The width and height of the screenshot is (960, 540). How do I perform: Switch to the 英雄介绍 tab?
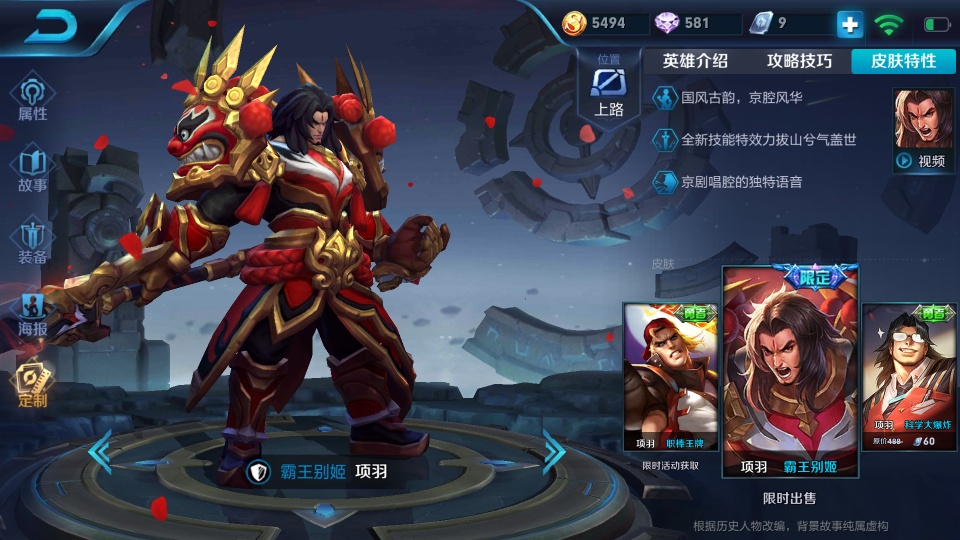click(x=695, y=61)
